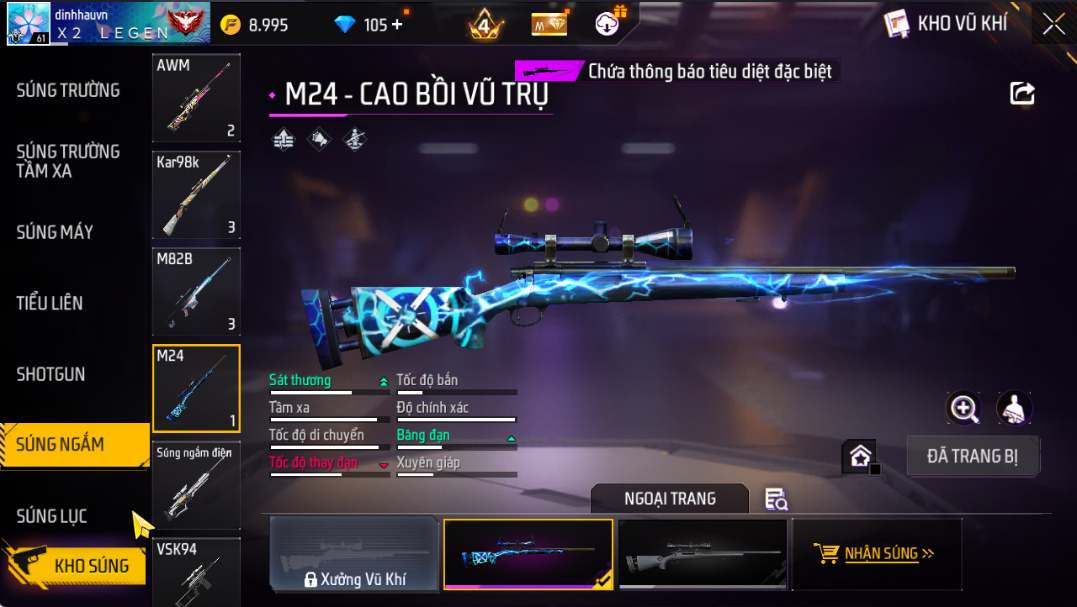Share the M24 skin
Viewport: 1077px width, 607px height.
tap(1022, 93)
